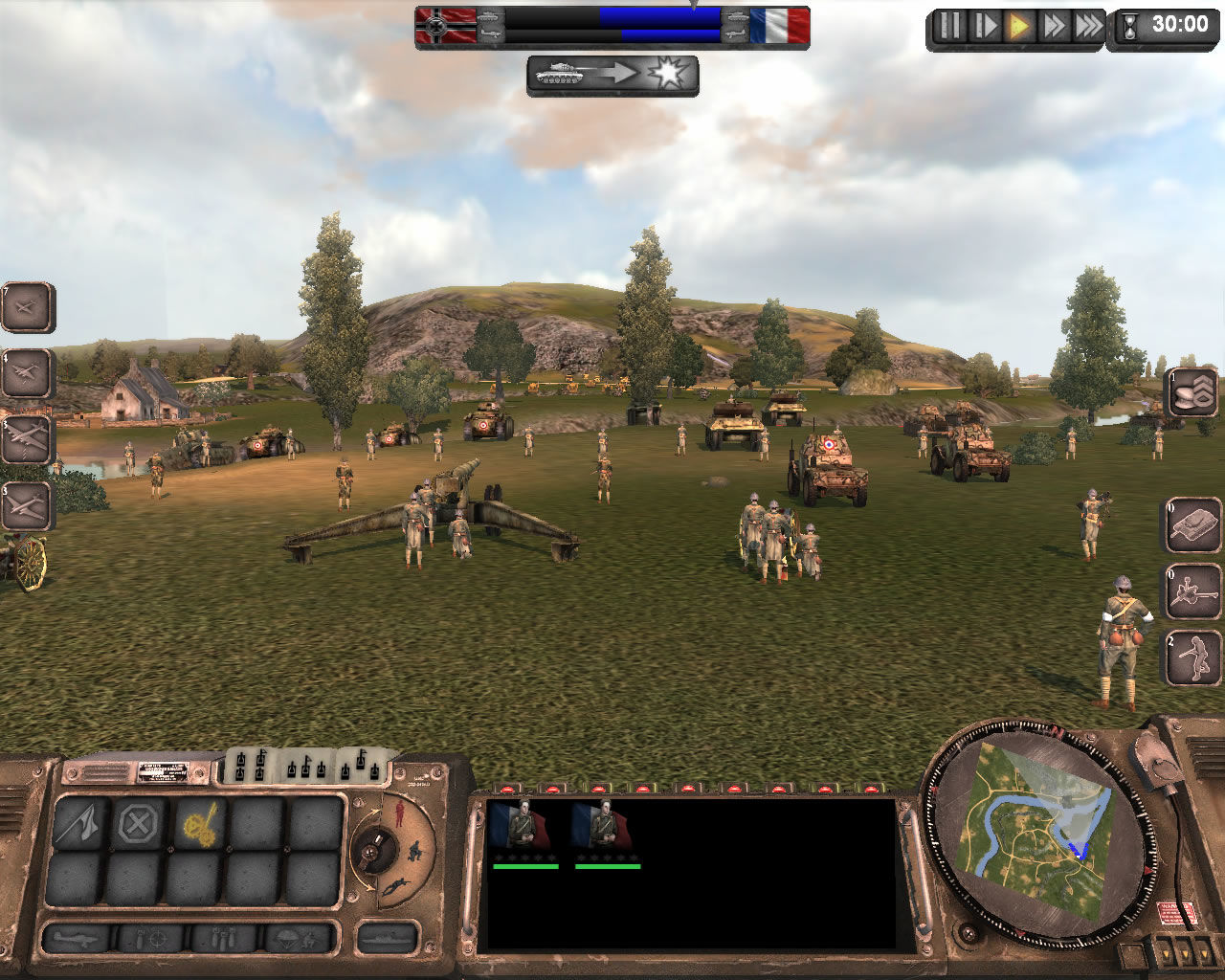This screenshot has width=1225, height=980.
Task: Activate the yellow repair wrench icon
Action: [x=199, y=821]
